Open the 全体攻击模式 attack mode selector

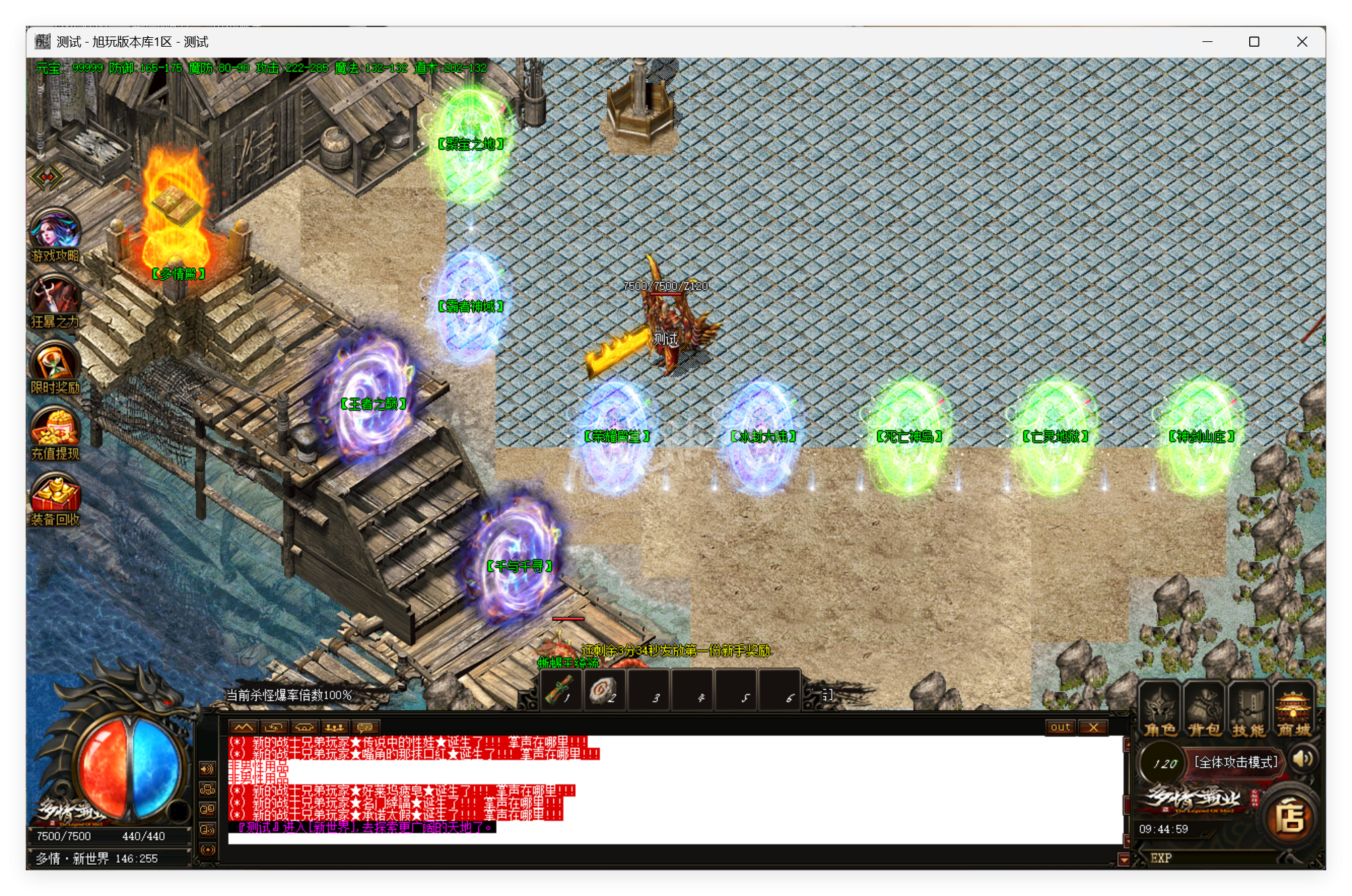1233,761
